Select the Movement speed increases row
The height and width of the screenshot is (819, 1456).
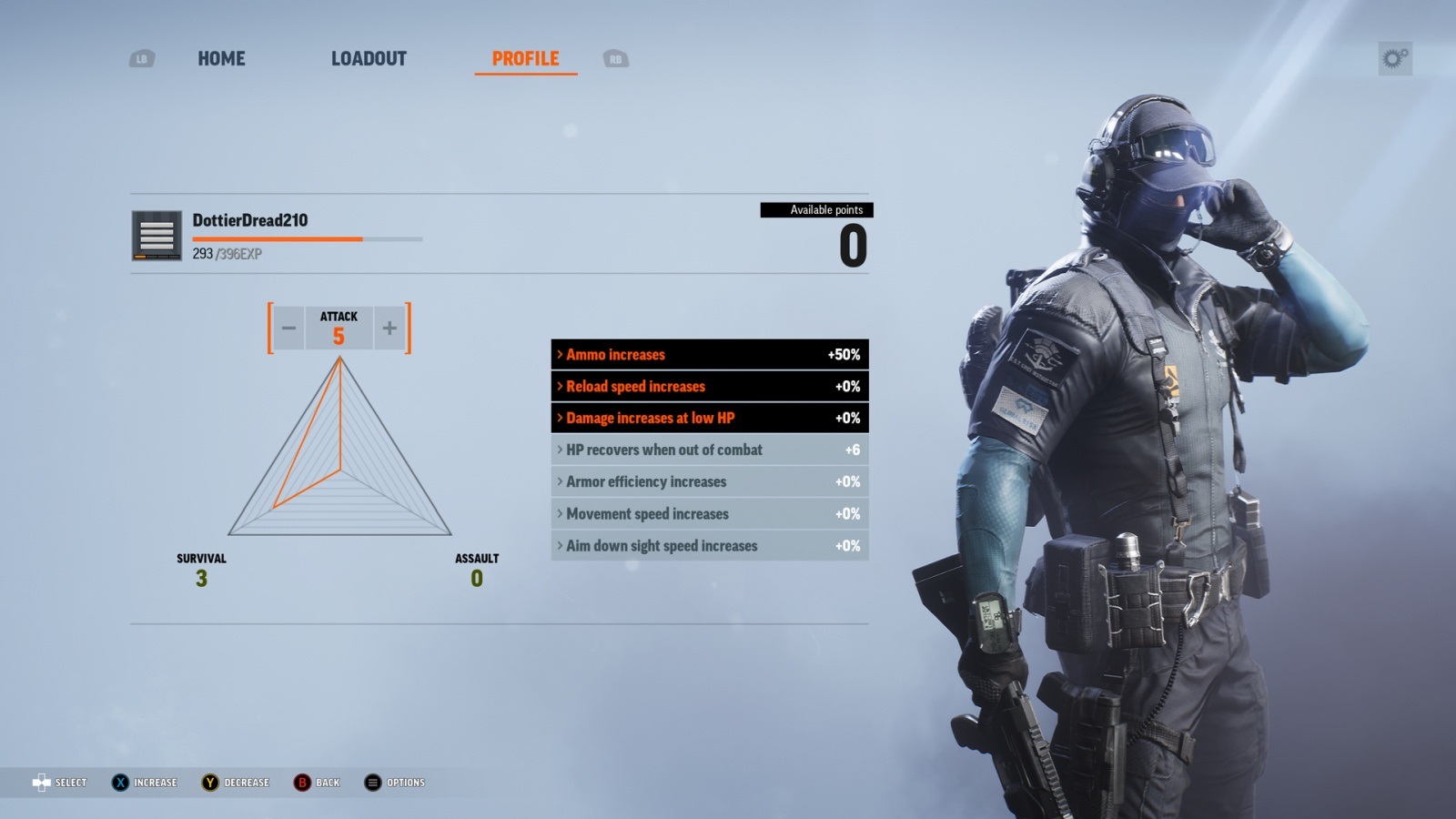709,514
